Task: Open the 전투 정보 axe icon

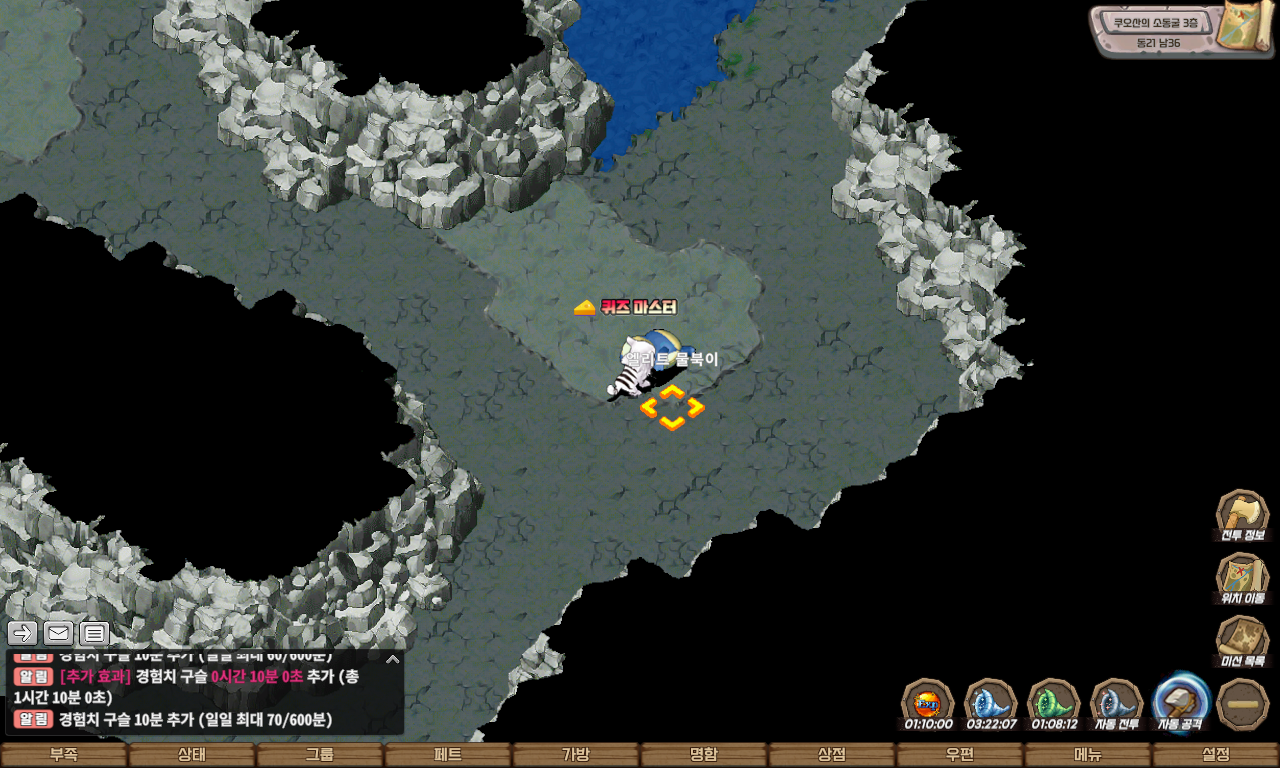Action: click(1242, 516)
